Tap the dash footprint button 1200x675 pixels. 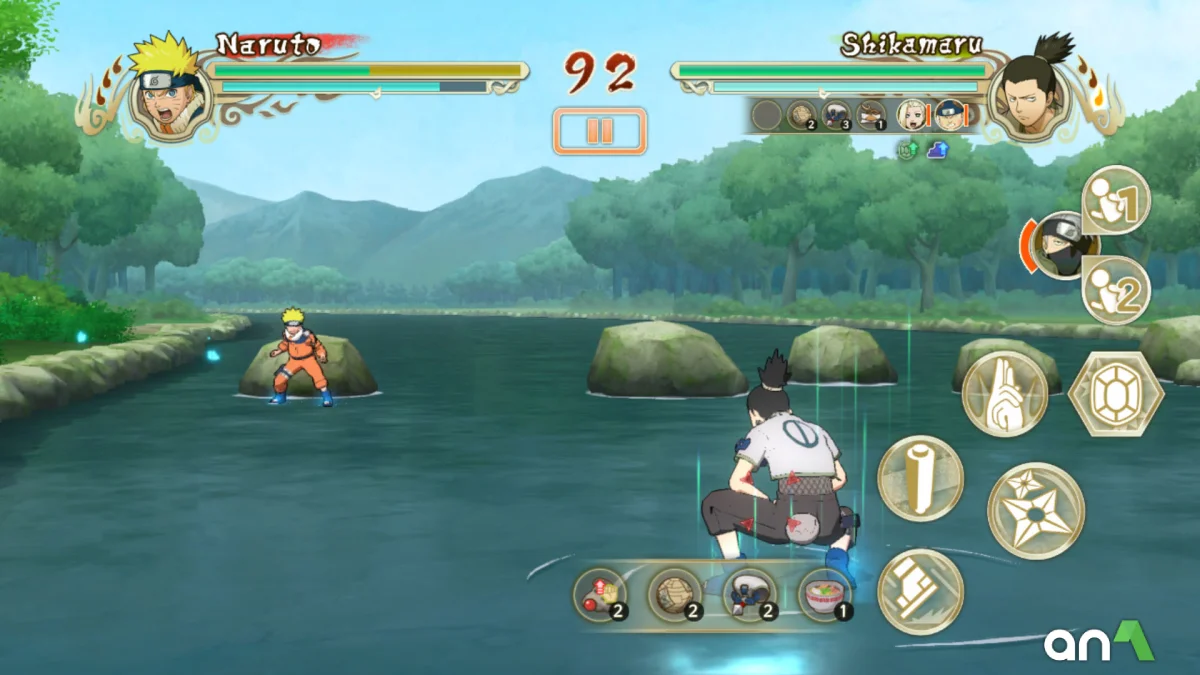pyautogui.click(x=920, y=592)
